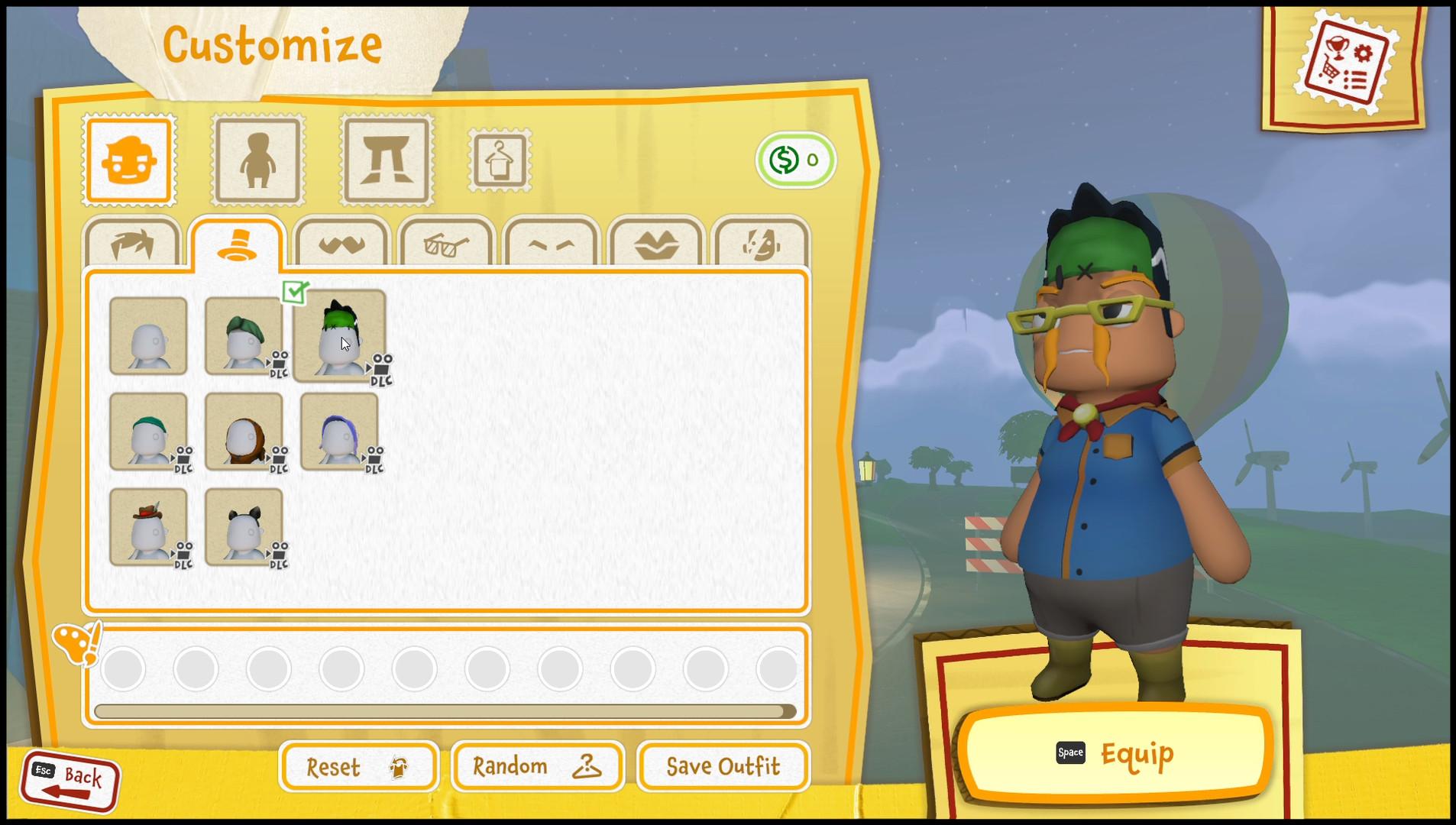The width and height of the screenshot is (1456, 825).
Task: Click the Save Outfit button
Action: pyautogui.click(x=722, y=766)
